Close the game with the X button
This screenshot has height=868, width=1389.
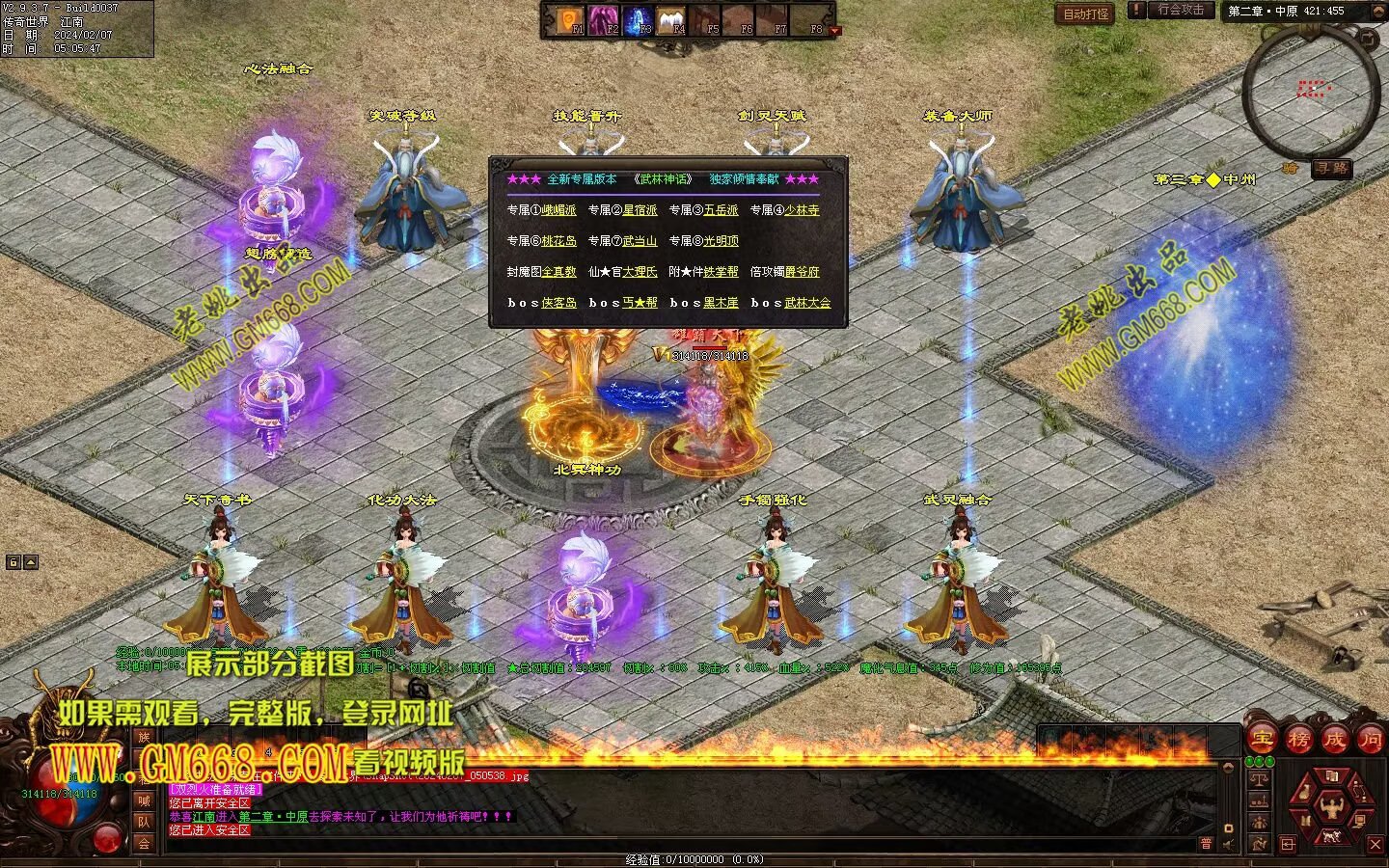[1375, 845]
